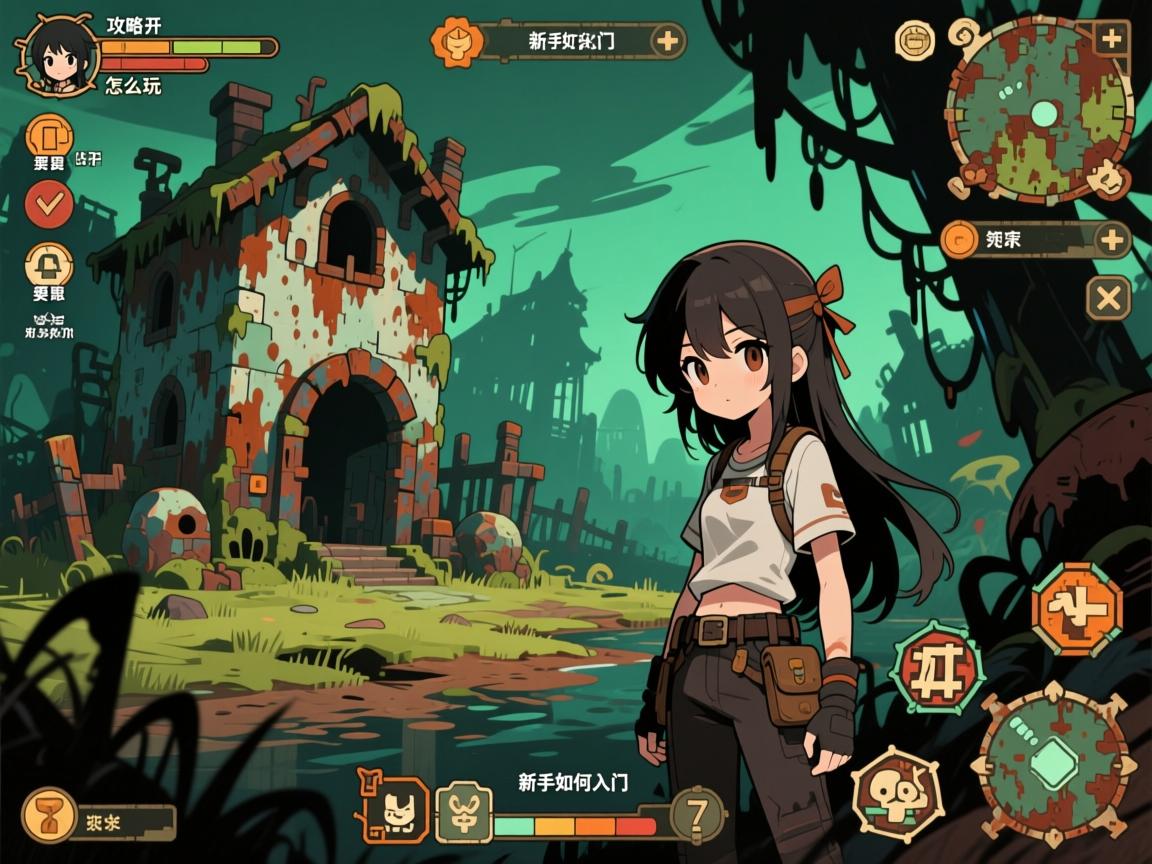Activate the orange octagon skill
The image size is (1152, 864).
pyautogui.click(x=1077, y=608)
